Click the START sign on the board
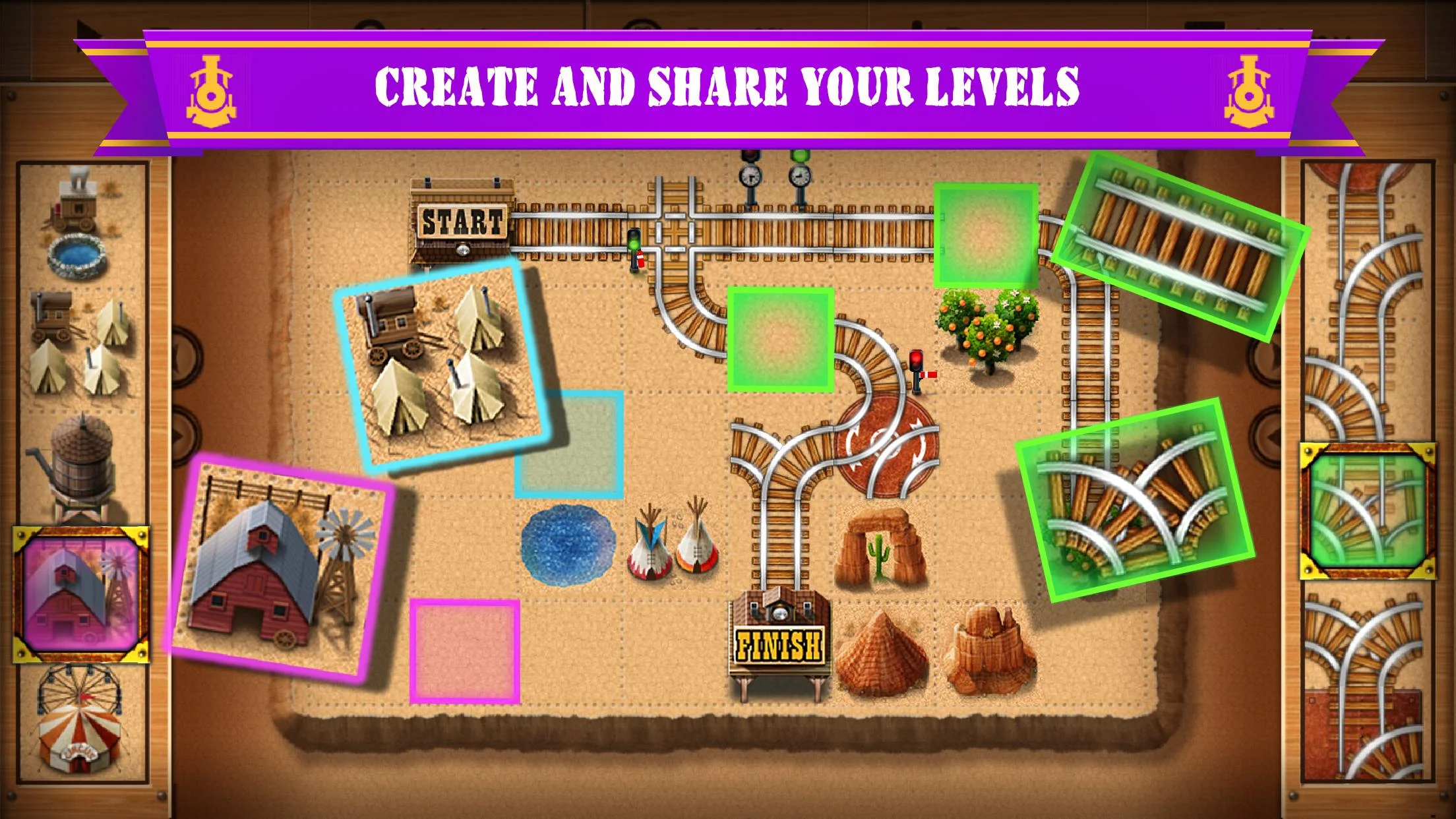The height and width of the screenshot is (819, 1456). pyautogui.click(x=462, y=221)
